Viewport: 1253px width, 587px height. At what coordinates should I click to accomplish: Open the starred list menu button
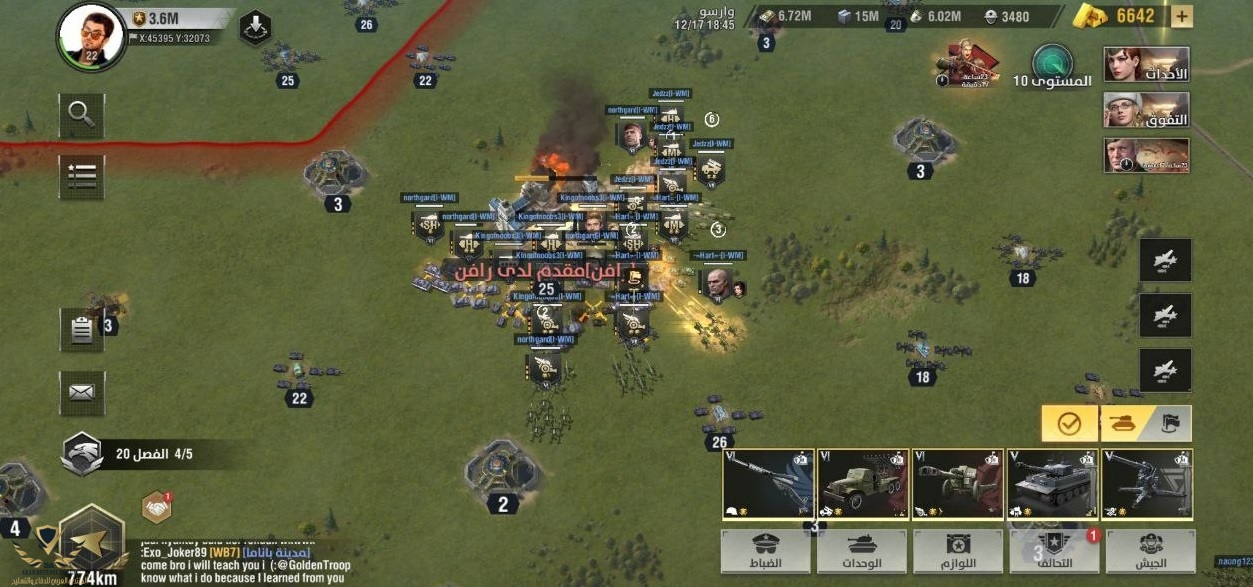pos(81,177)
